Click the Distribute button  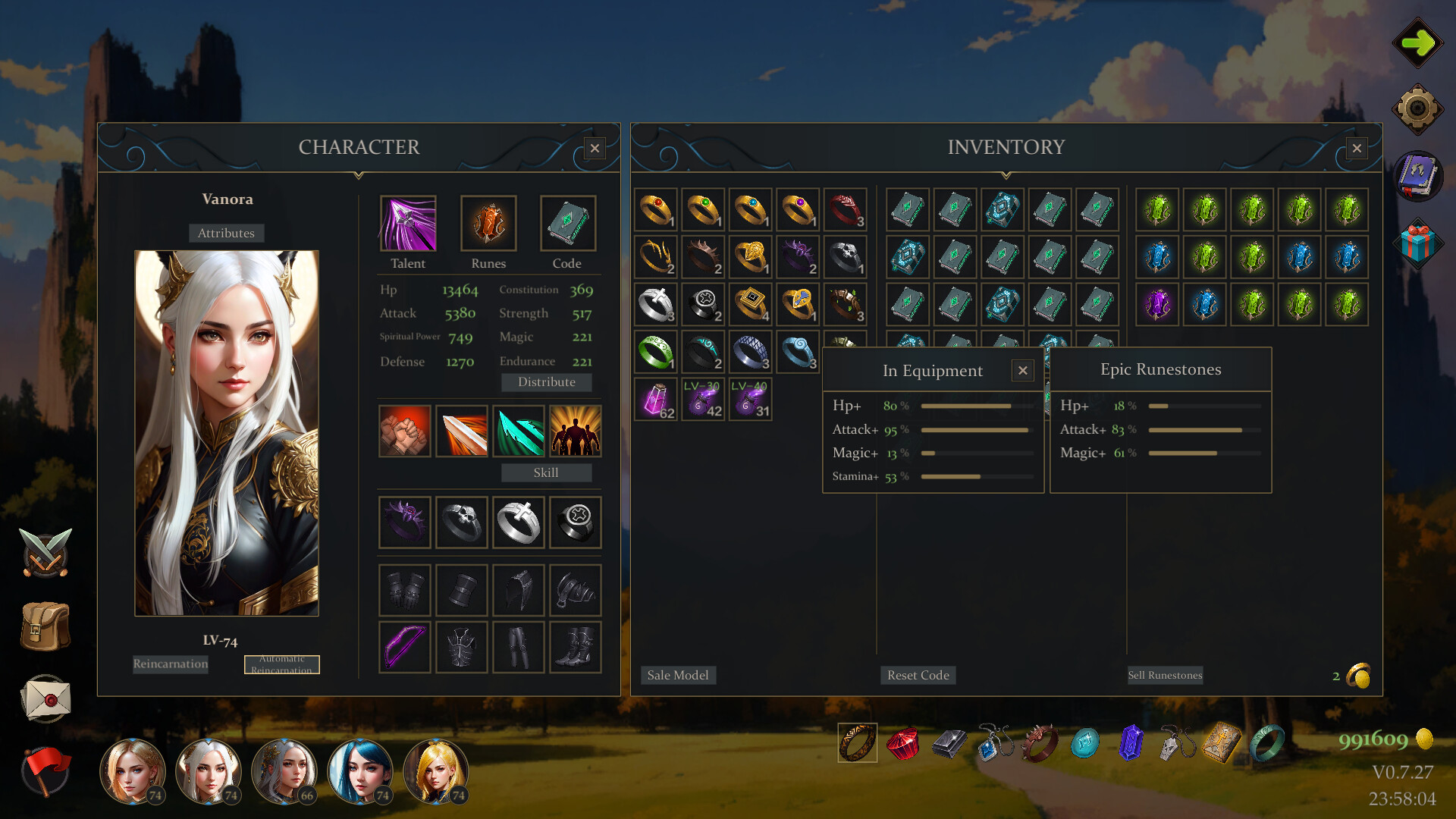click(x=546, y=381)
